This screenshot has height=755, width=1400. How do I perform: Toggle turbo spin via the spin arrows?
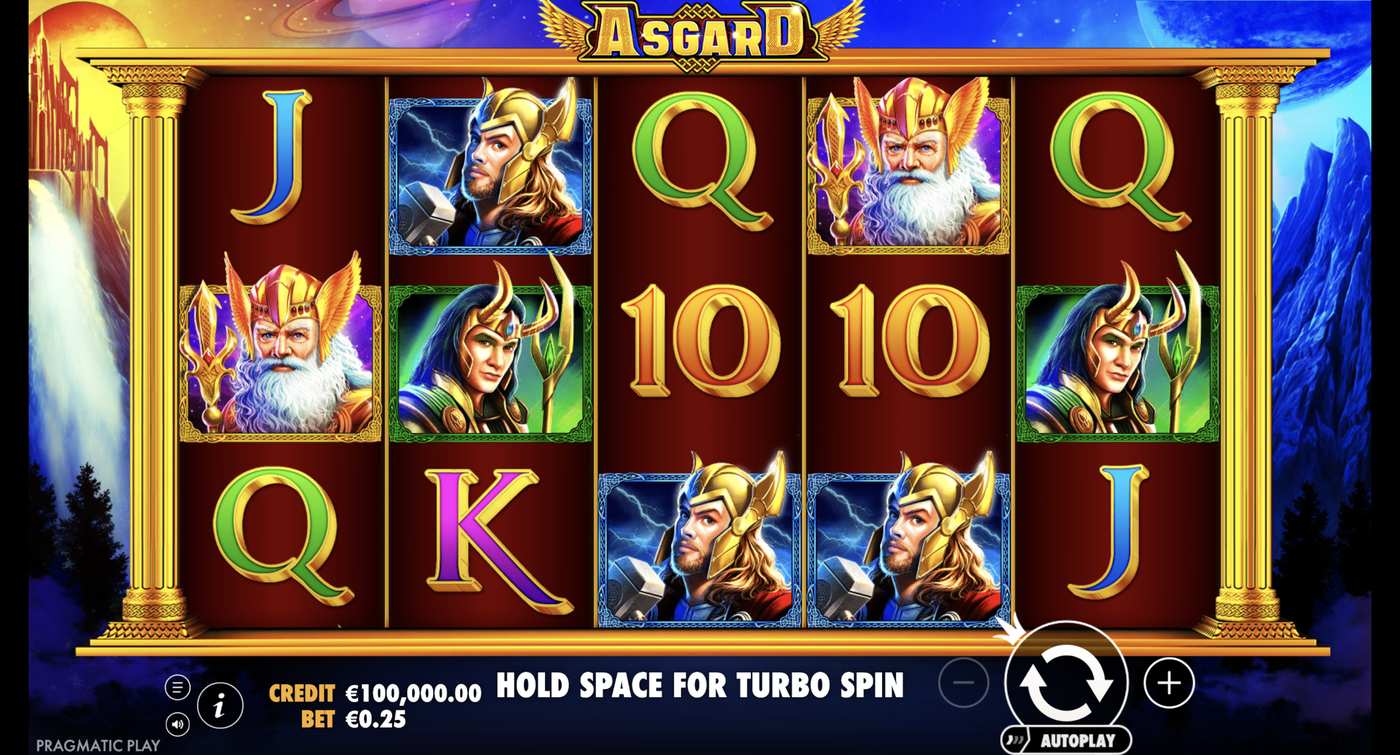[x=1067, y=682]
